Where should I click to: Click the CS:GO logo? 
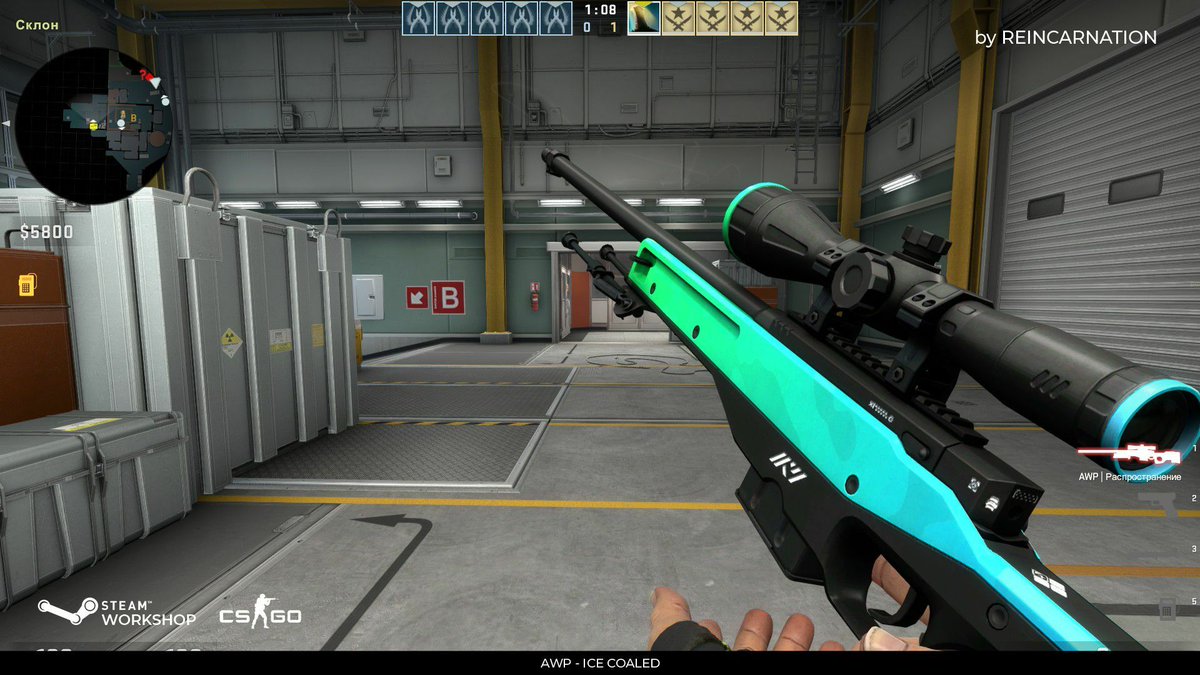pos(260,613)
